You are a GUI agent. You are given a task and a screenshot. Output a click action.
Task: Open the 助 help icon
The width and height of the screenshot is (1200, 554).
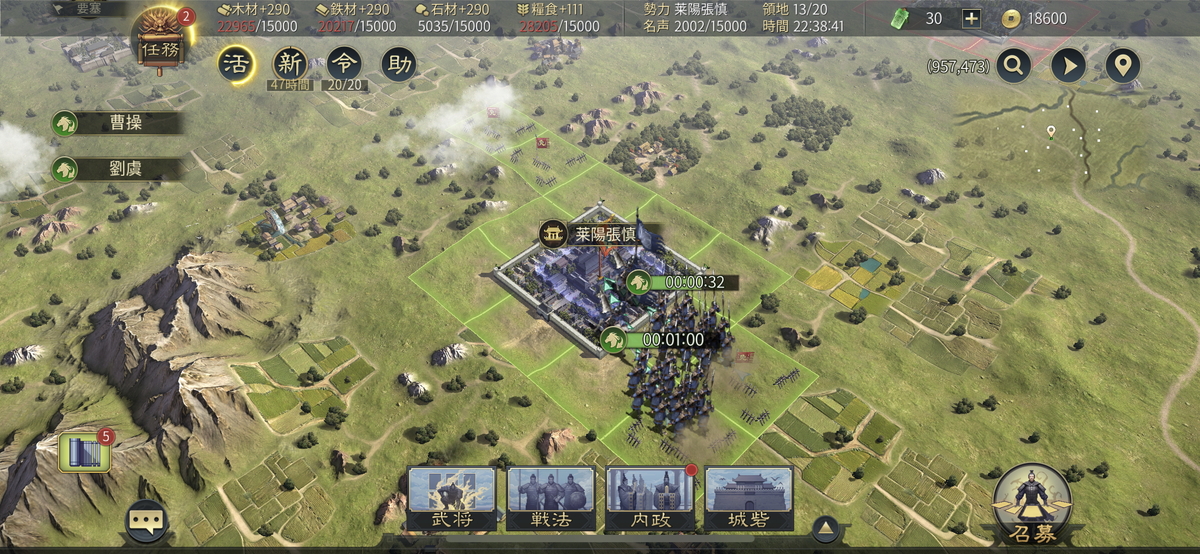399,65
